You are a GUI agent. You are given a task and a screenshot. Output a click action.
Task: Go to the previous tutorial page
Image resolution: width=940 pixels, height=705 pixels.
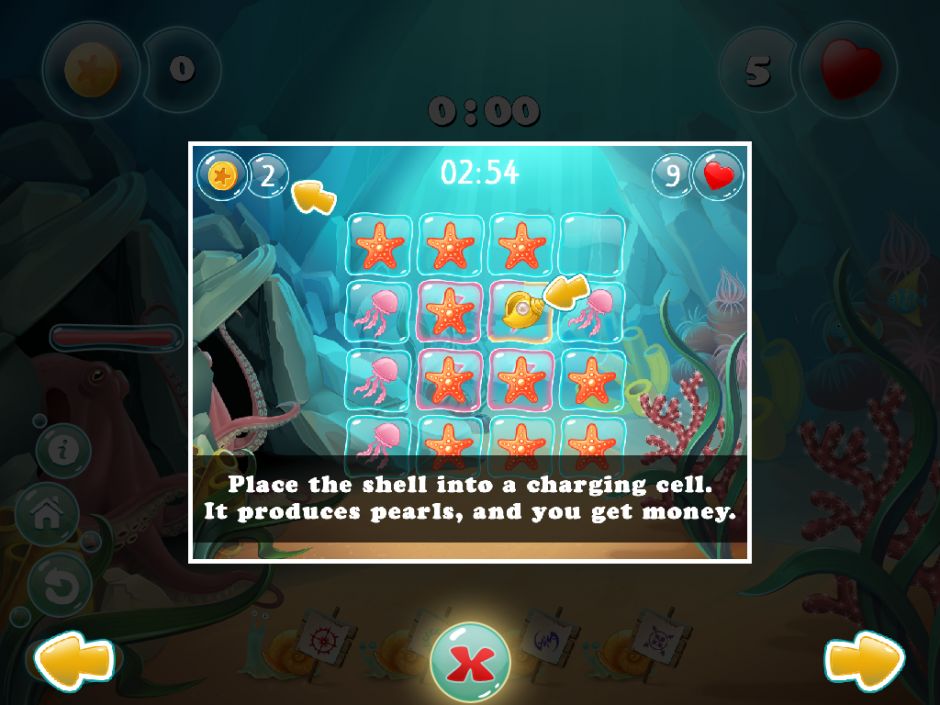pyautogui.click(x=75, y=661)
